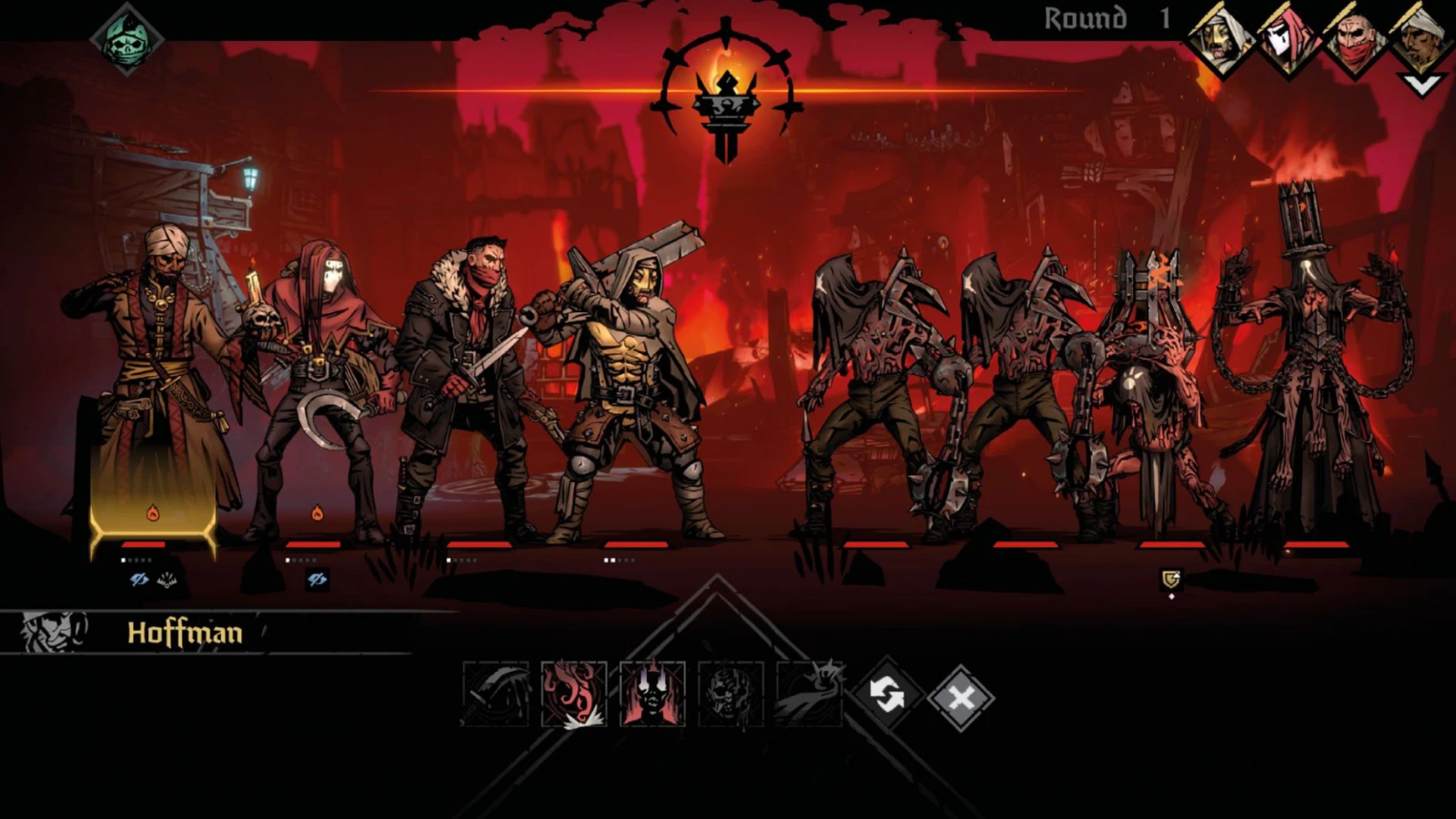Screen dimensions: 1456x819
Task: Open Hoffman's portrait beside his name
Action: (53, 632)
